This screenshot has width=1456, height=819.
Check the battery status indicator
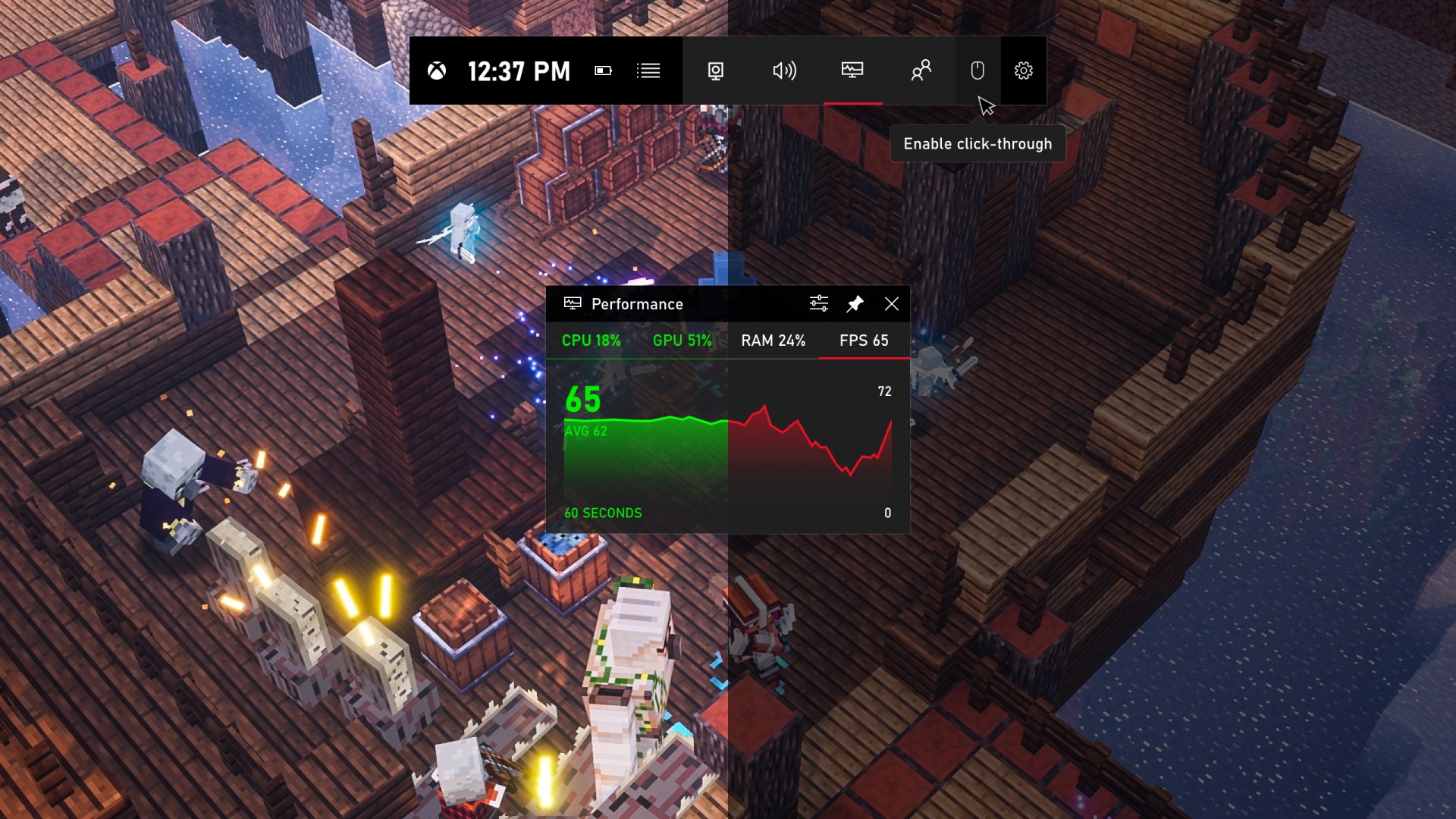click(603, 71)
